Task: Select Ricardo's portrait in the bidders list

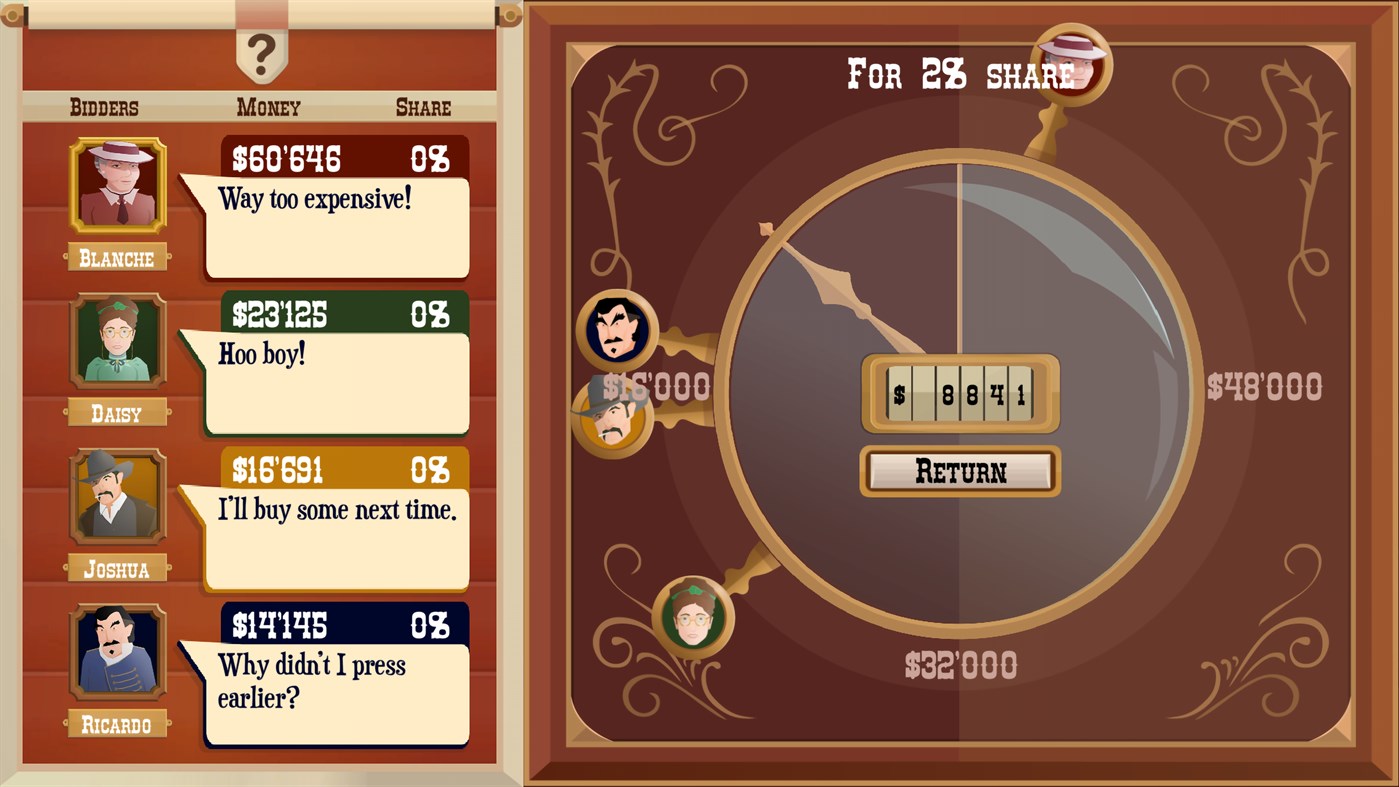Action: tap(117, 653)
